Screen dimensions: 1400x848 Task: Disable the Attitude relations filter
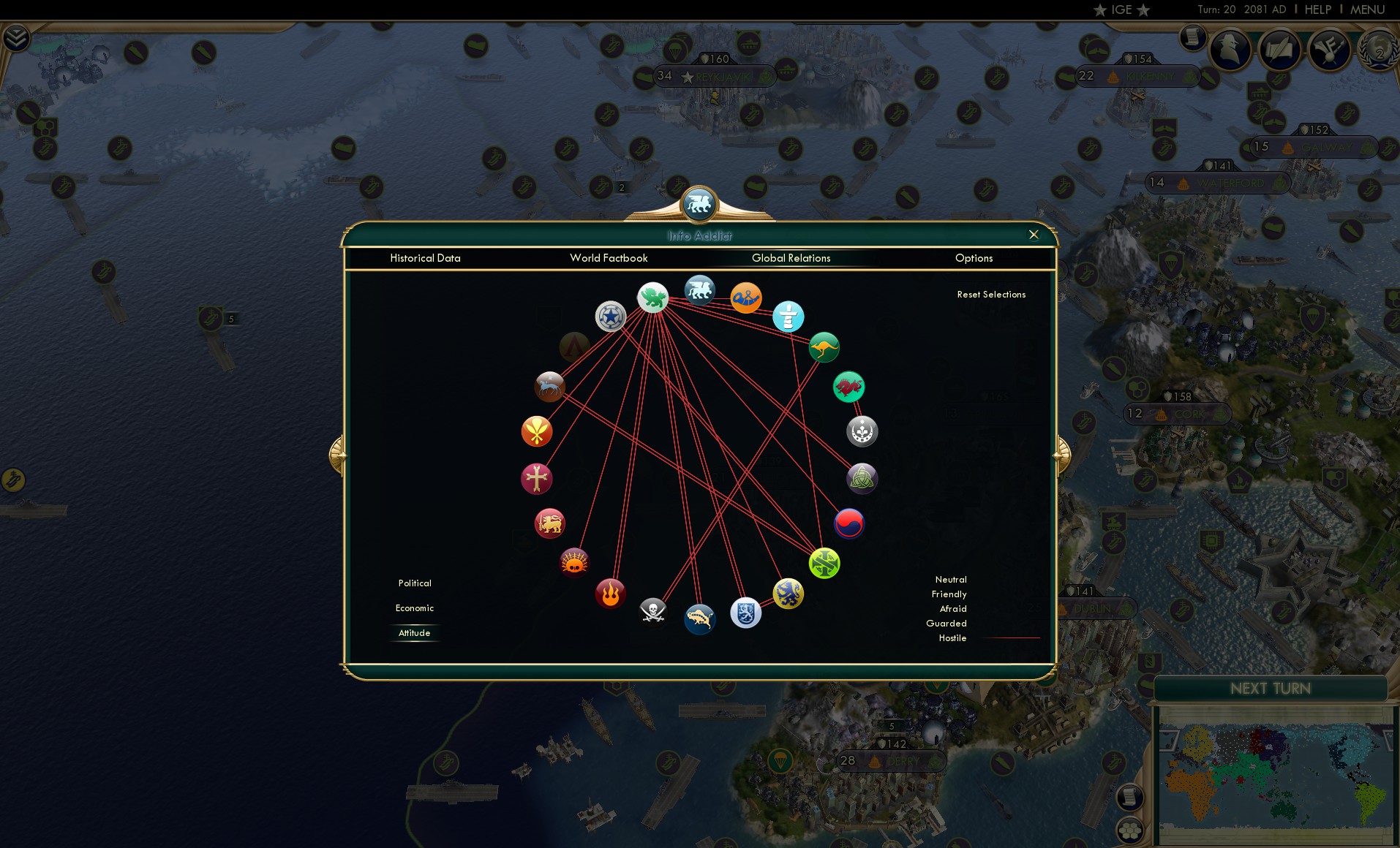(414, 633)
